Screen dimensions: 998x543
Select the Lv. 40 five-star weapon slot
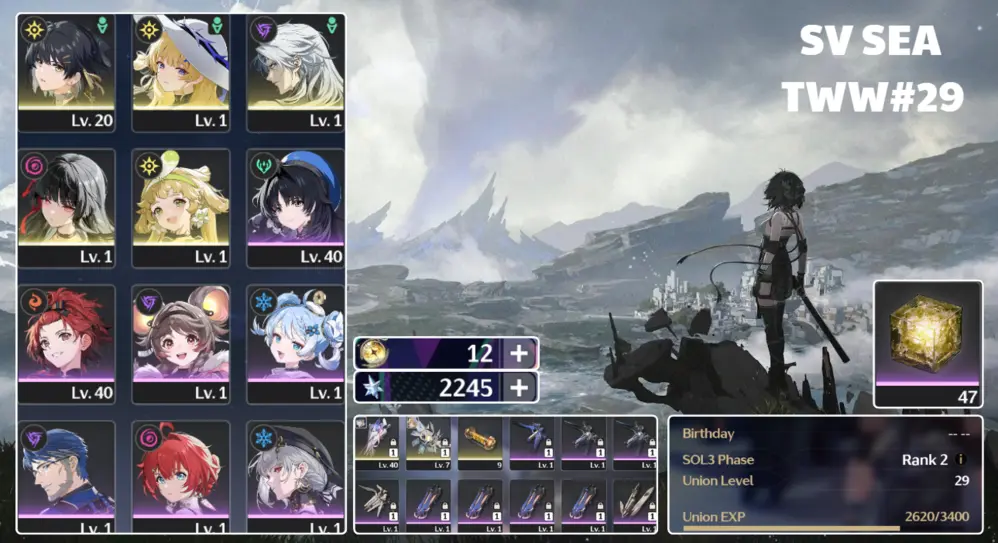(378, 442)
